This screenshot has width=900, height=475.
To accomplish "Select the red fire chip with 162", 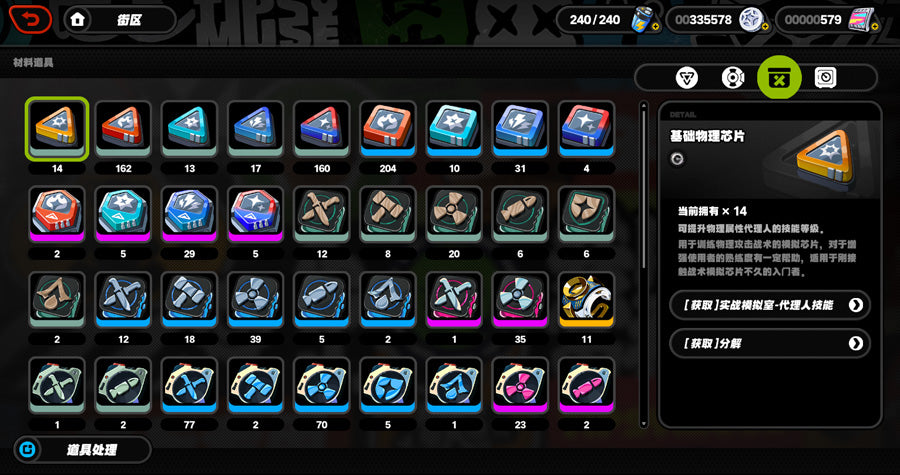I will [x=123, y=129].
